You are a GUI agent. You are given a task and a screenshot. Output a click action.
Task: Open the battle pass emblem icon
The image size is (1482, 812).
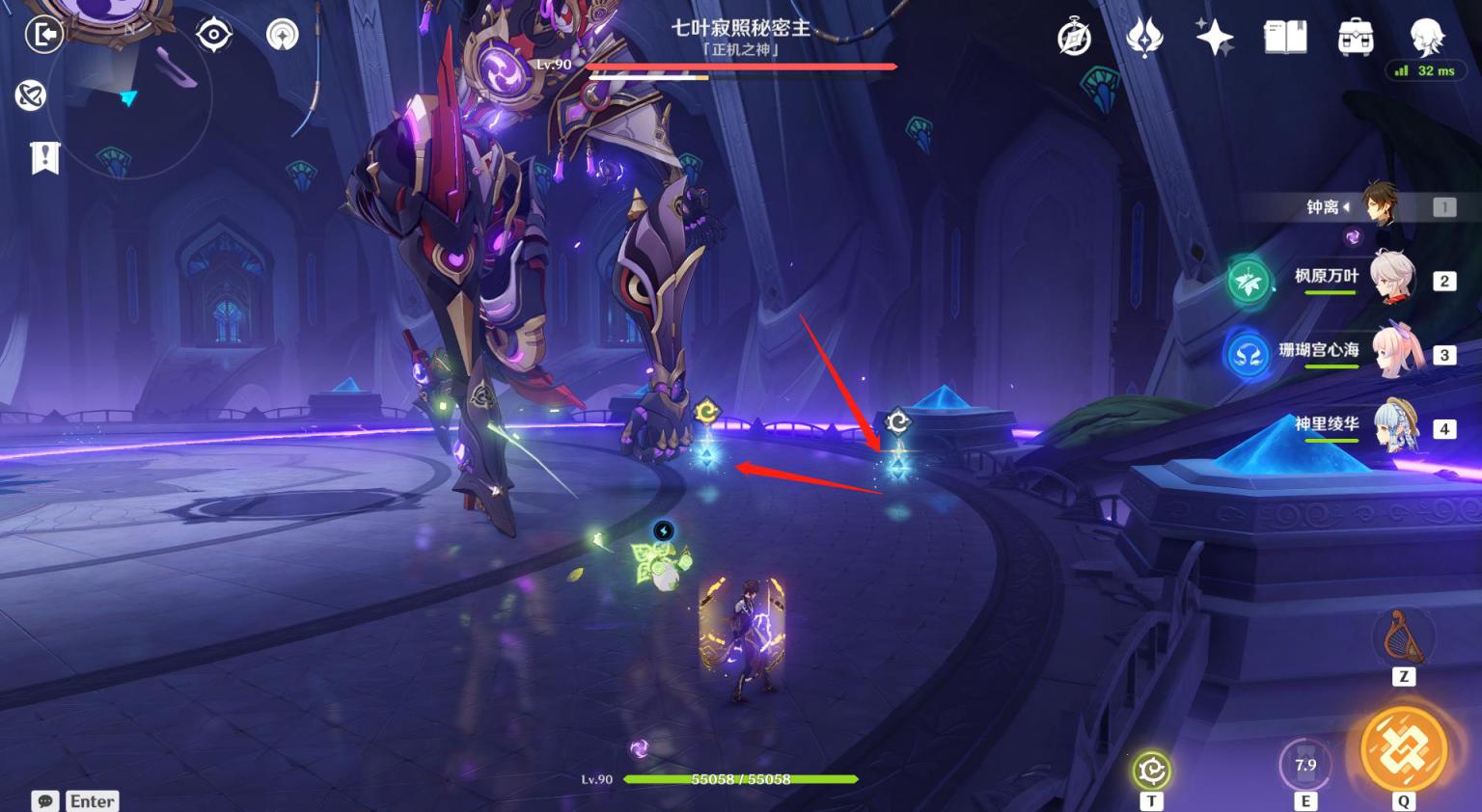click(x=1144, y=39)
